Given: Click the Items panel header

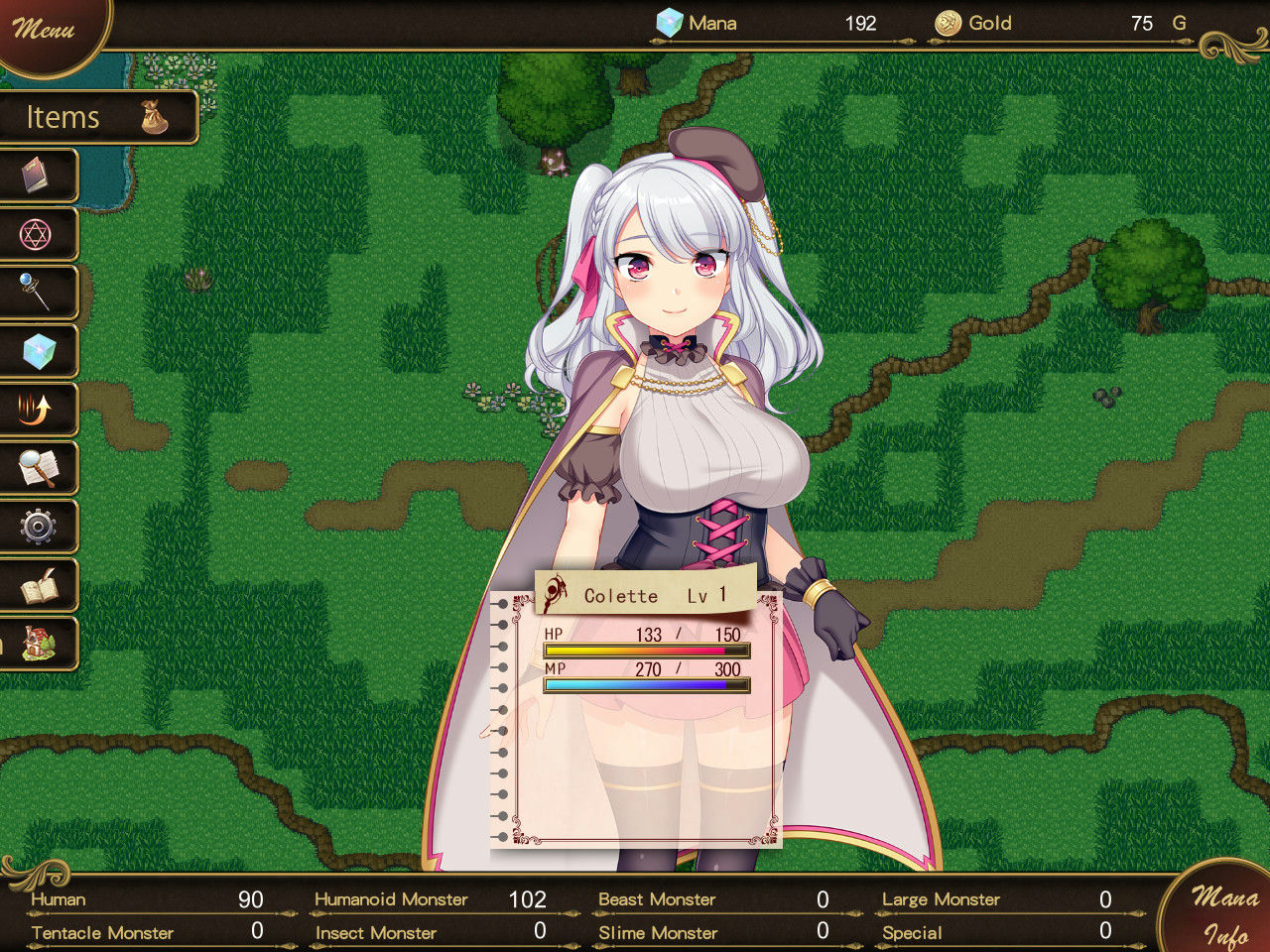Looking at the screenshot, I should point(64,116).
